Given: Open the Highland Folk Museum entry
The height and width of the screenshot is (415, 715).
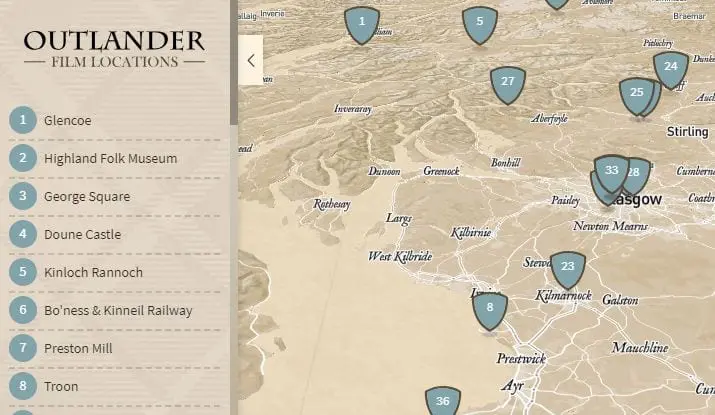Looking at the screenshot, I should 110,159.
